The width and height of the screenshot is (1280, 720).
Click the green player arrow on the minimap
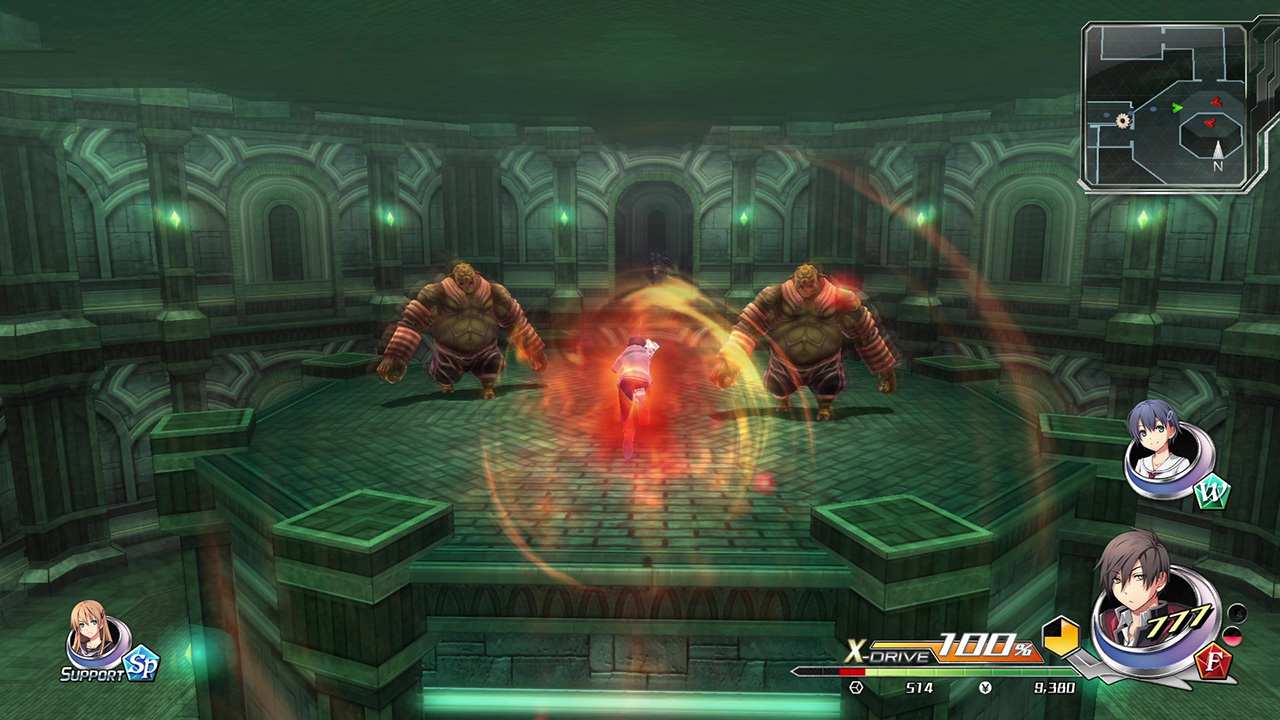coord(1177,107)
